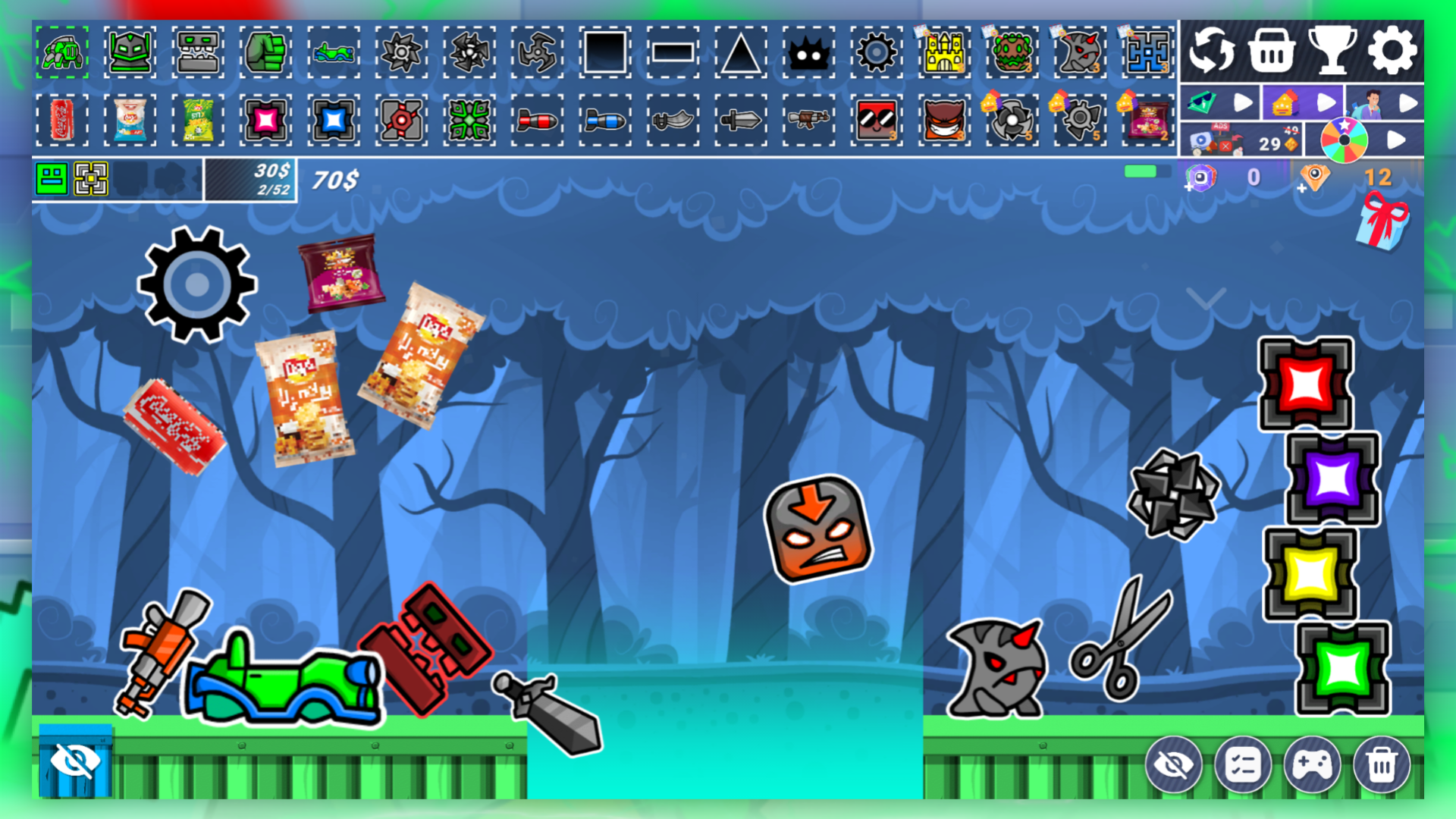Screen dimensions: 1456x819
Task: Pick the machine gun item
Action: (808, 121)
